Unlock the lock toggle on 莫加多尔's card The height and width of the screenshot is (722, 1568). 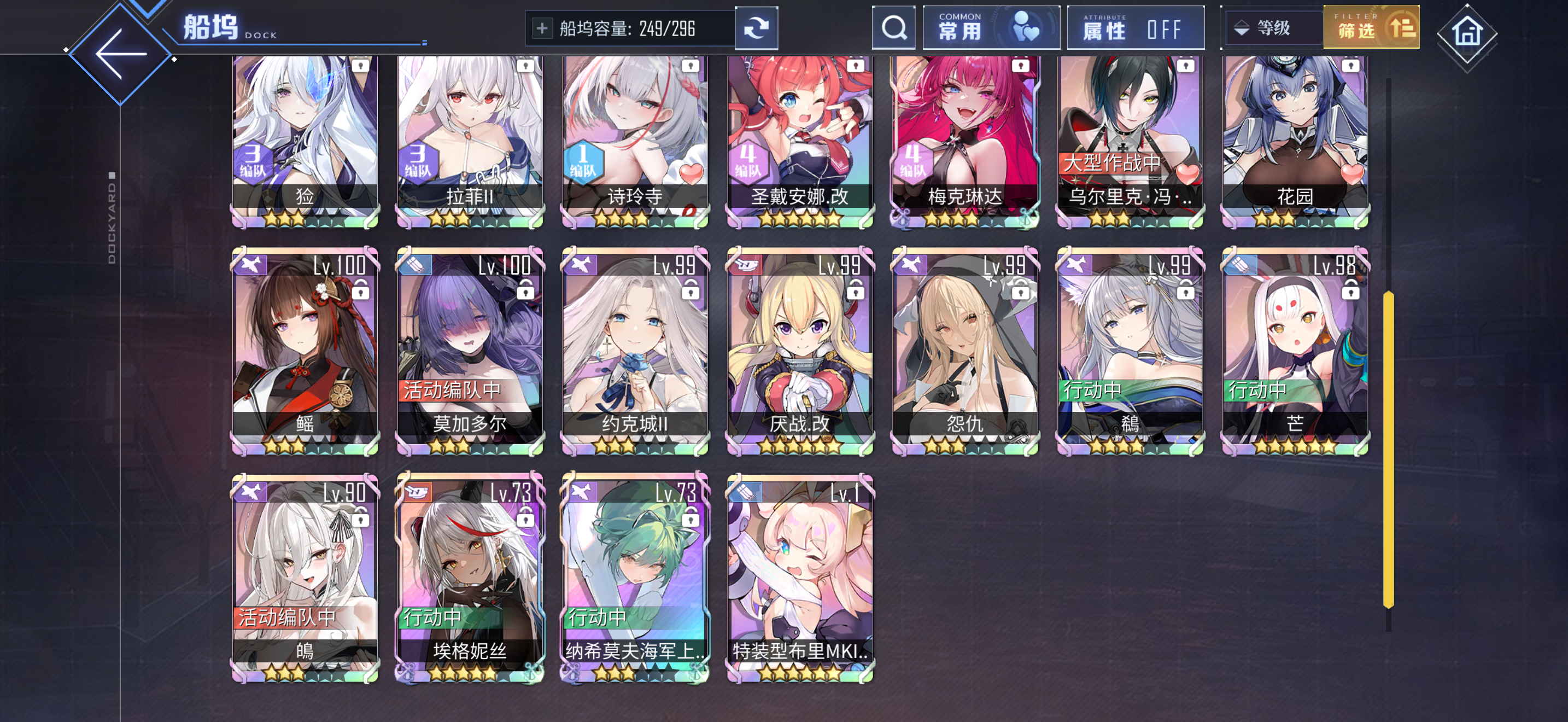526,289
